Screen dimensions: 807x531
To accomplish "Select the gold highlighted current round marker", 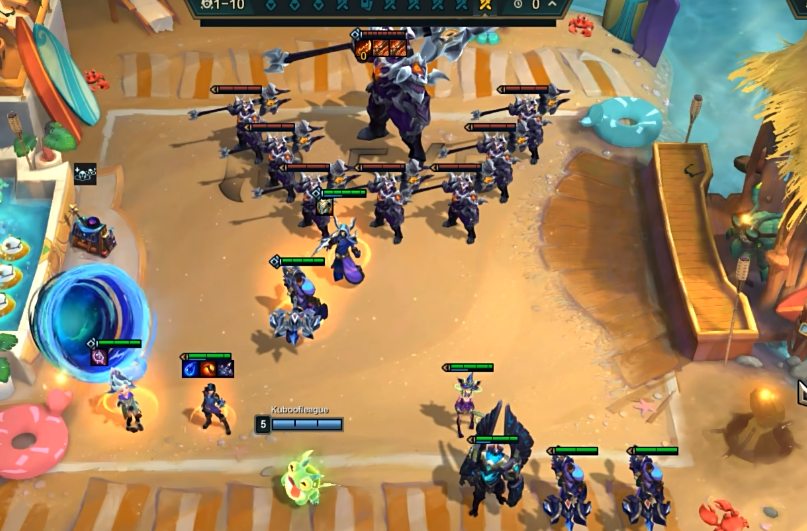I will coord(485,5).
